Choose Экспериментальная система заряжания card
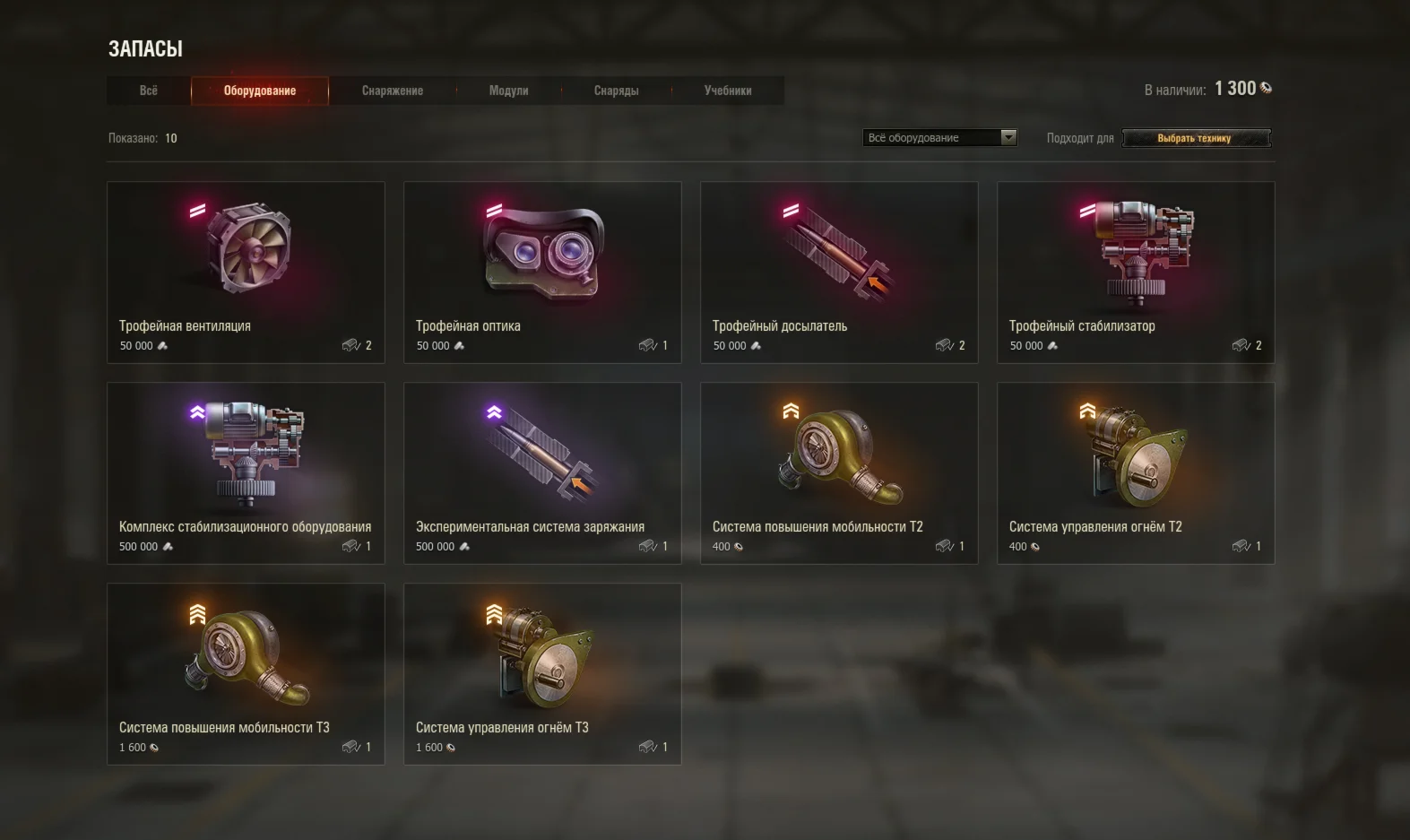This screenshot has height=840, width=1410. 542,473
